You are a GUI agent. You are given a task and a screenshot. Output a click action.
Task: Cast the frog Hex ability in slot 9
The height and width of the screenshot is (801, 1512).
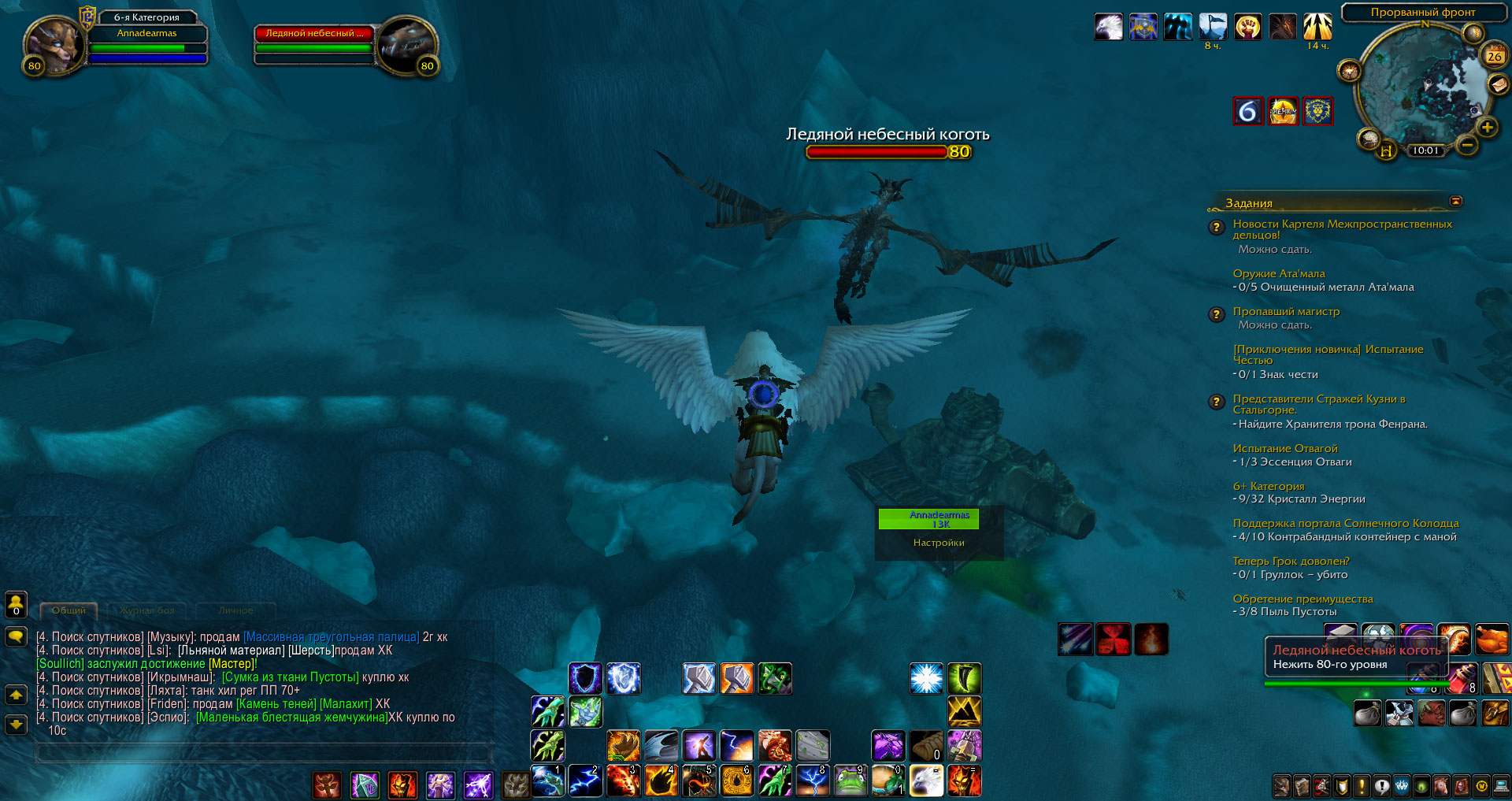pos(850,781)
